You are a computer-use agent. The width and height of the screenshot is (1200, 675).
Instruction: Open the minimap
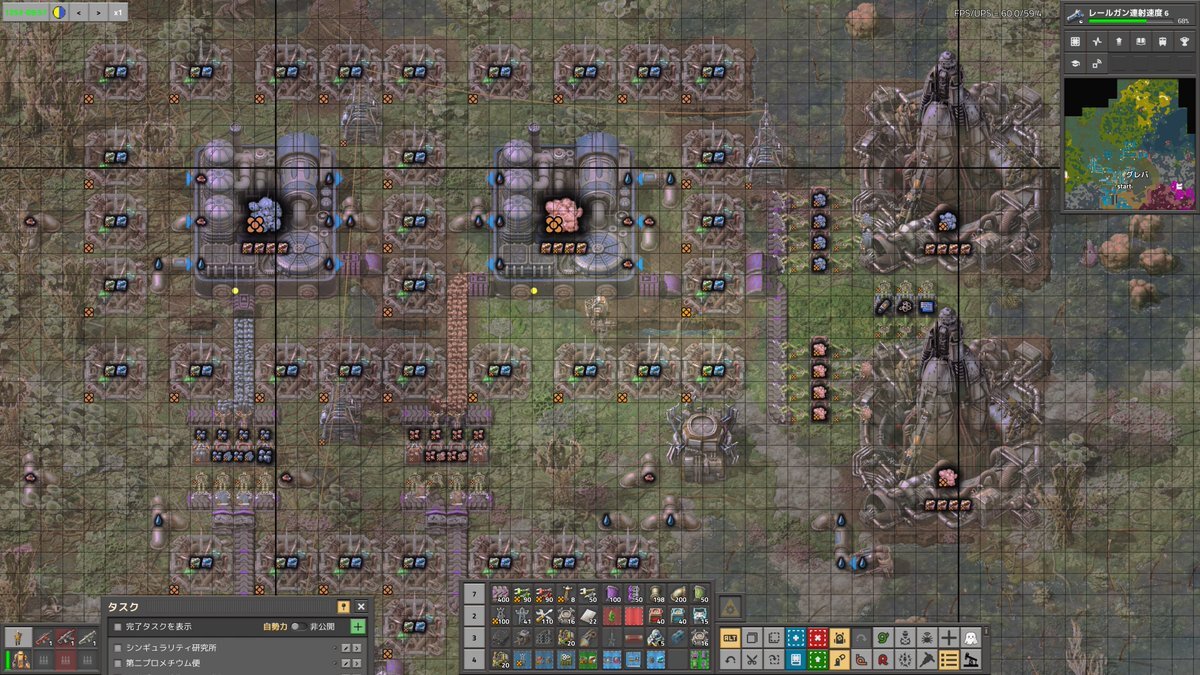click(1129, 145)
